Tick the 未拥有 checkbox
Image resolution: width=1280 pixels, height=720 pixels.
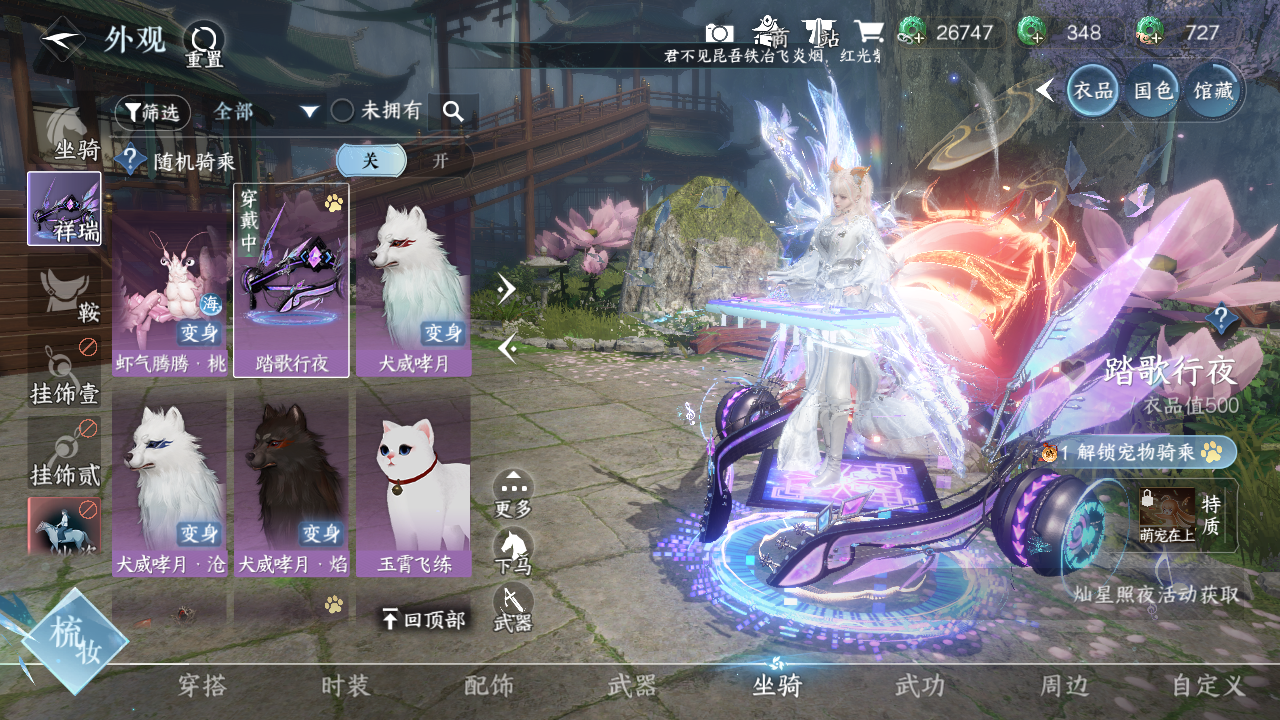click(343, 111)
